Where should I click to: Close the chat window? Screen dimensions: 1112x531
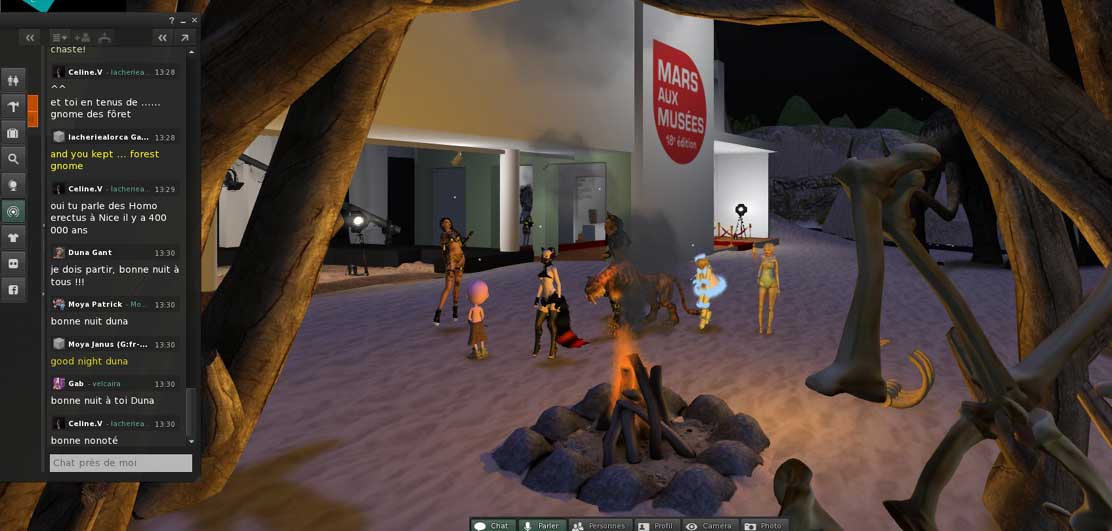(194, 20)
